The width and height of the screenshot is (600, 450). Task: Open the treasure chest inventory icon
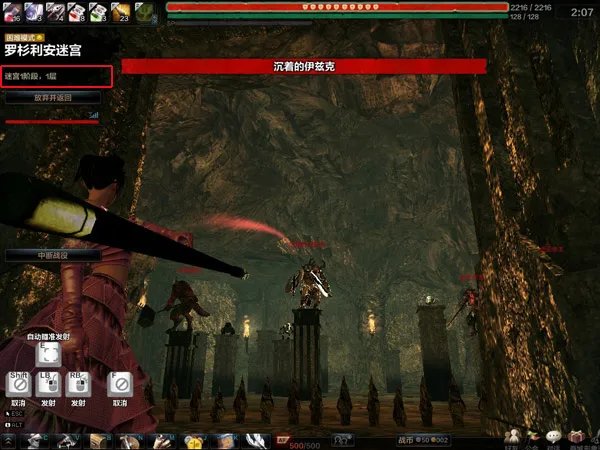click(x=100, y=440)
